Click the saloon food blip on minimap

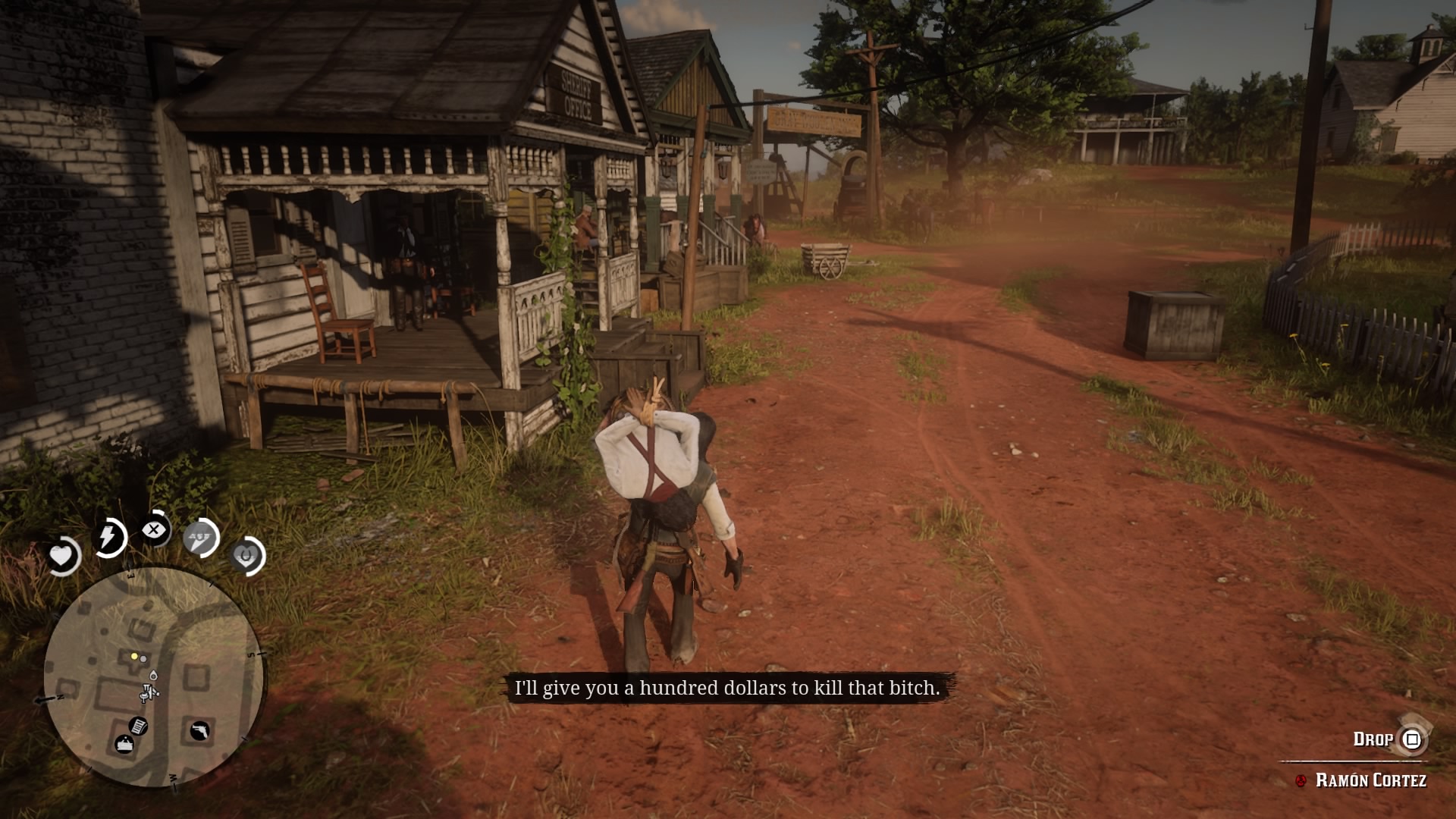click(x=124, y=744)
